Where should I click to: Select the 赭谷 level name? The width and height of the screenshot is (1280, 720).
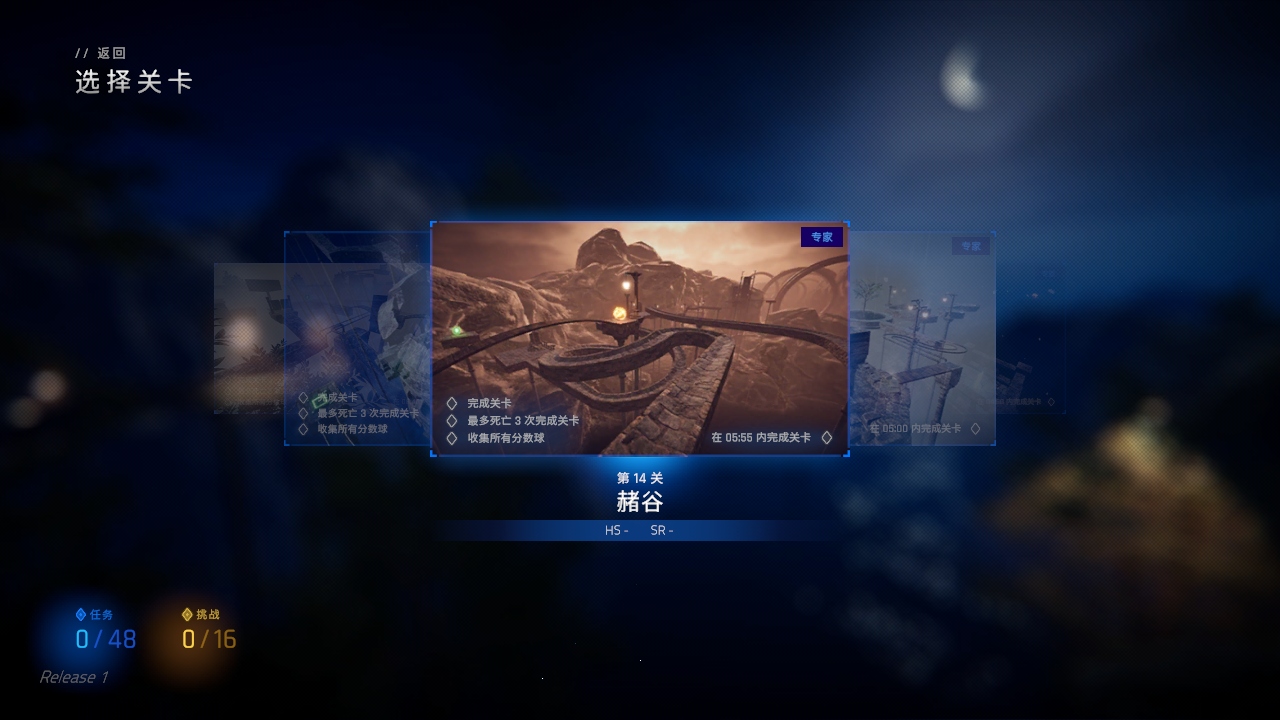[640, 502]
